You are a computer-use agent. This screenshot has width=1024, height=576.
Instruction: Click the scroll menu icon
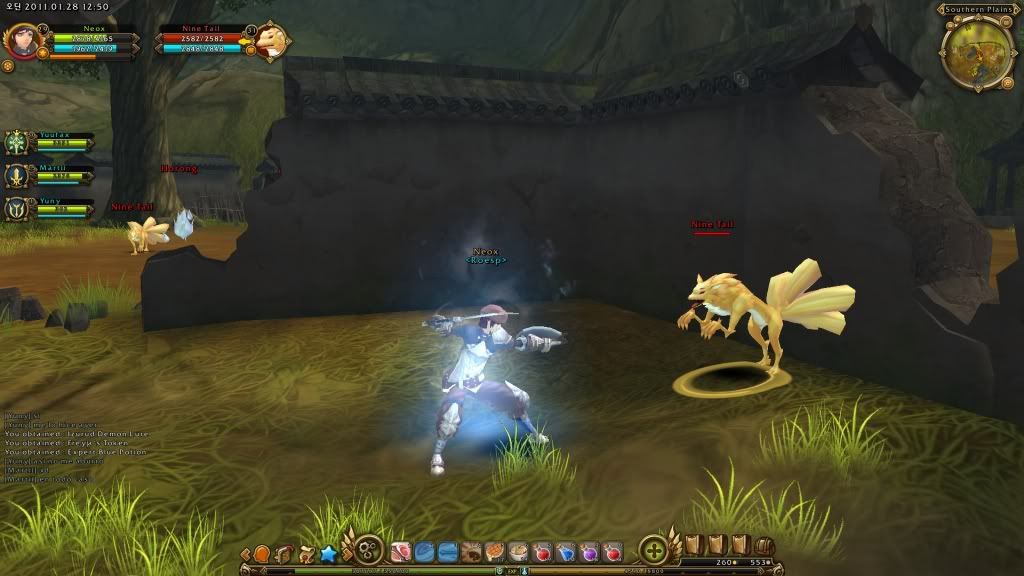click(x=284, y=553)
